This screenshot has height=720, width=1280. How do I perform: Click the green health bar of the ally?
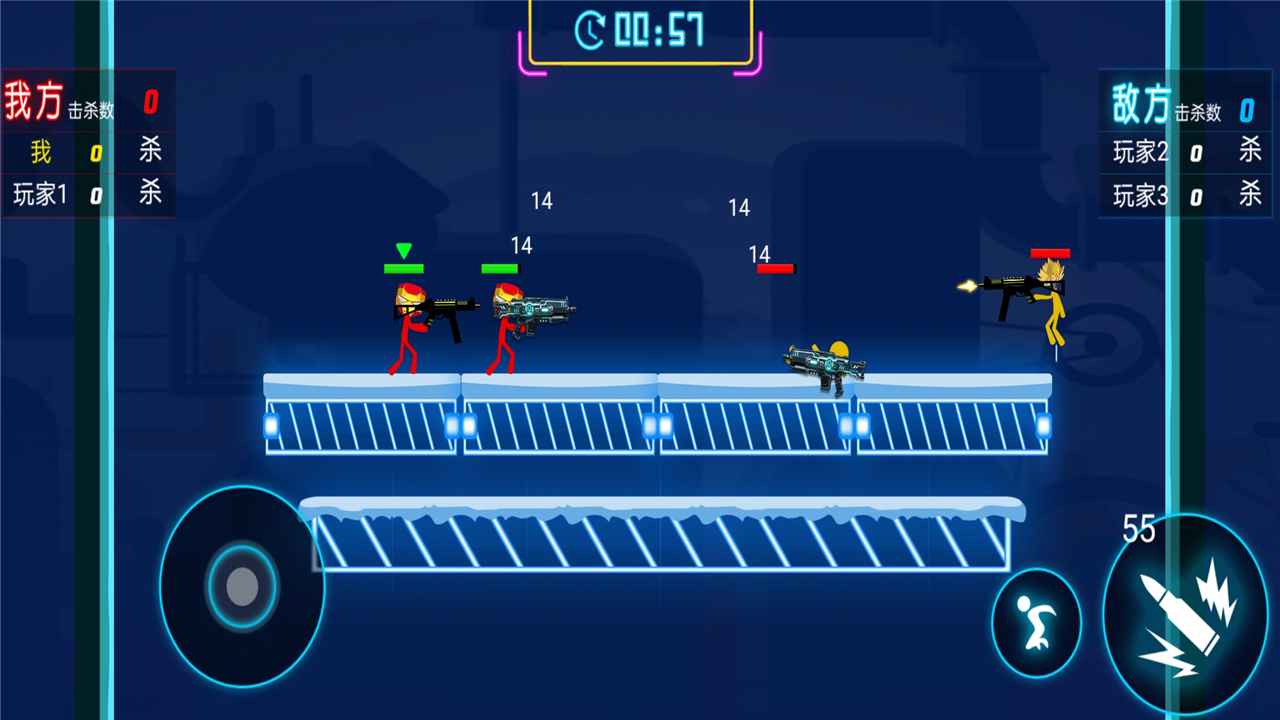click(x=499, y=268)
